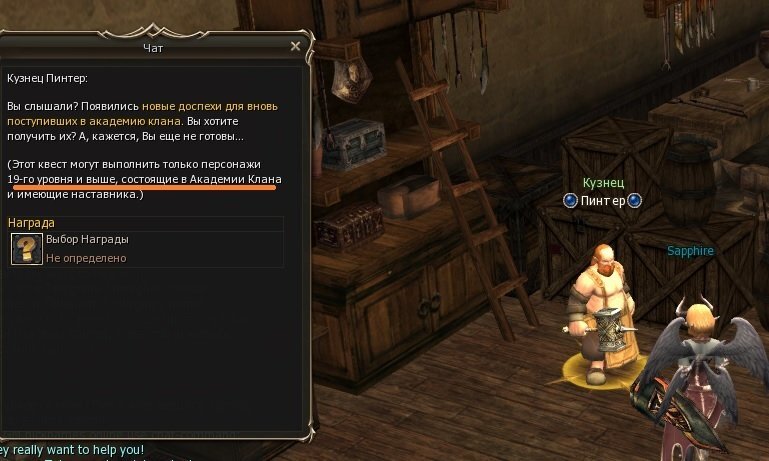Close the Чат dialog window

(x=295, y=46)
